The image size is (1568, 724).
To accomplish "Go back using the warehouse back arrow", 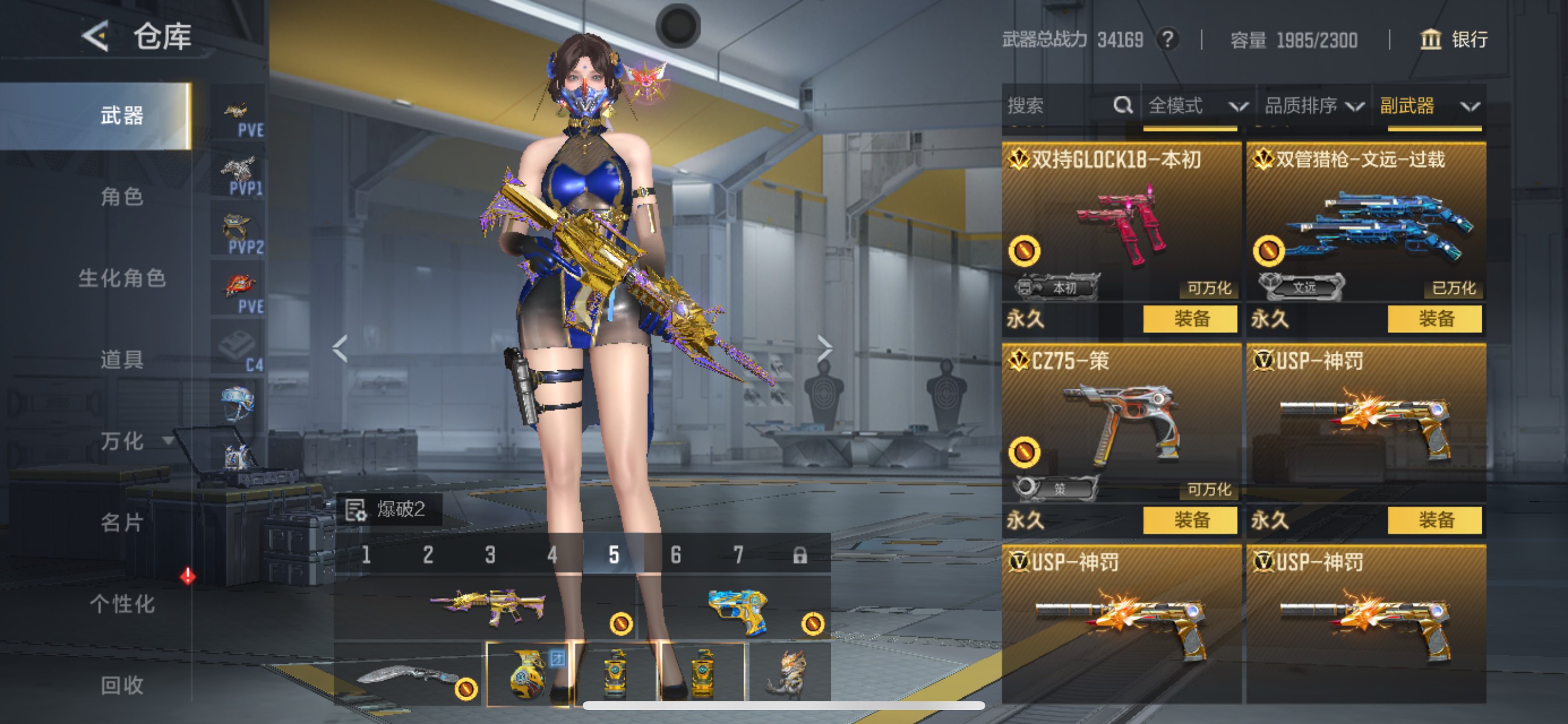I will (x=96, y=37).
